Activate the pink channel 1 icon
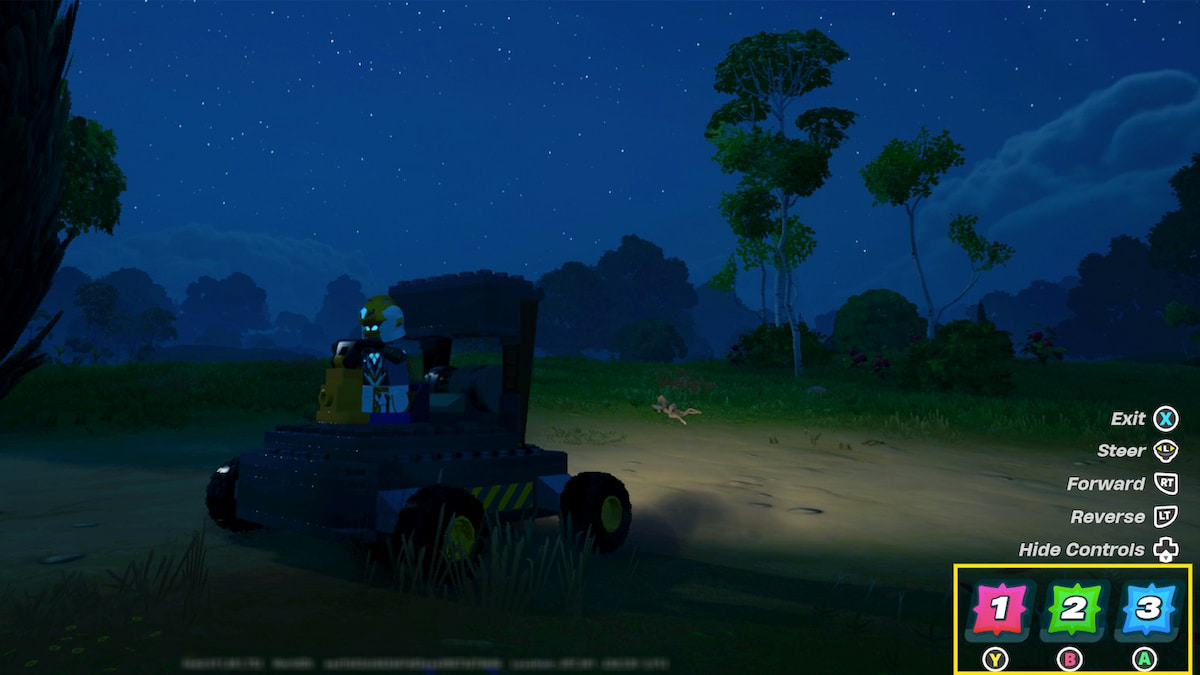Image resolution: width=1200 pixels, height=675 pixels. [x=1000, y=610]
